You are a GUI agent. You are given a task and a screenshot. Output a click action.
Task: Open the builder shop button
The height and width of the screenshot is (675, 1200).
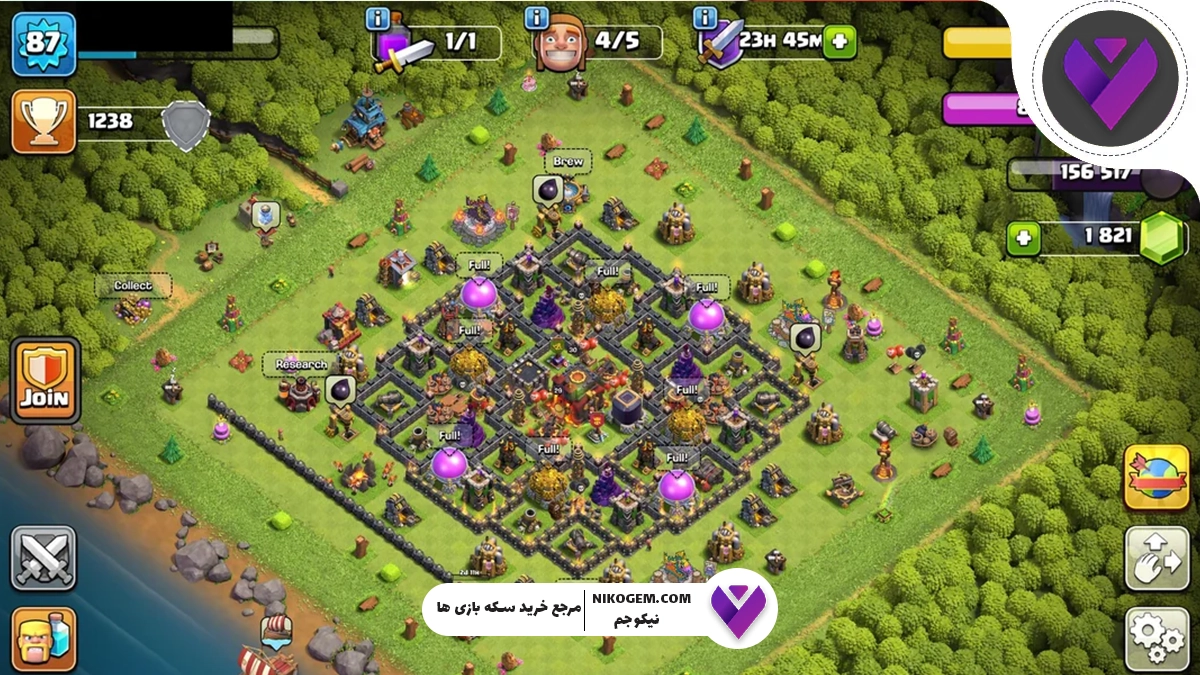[43, 638]
